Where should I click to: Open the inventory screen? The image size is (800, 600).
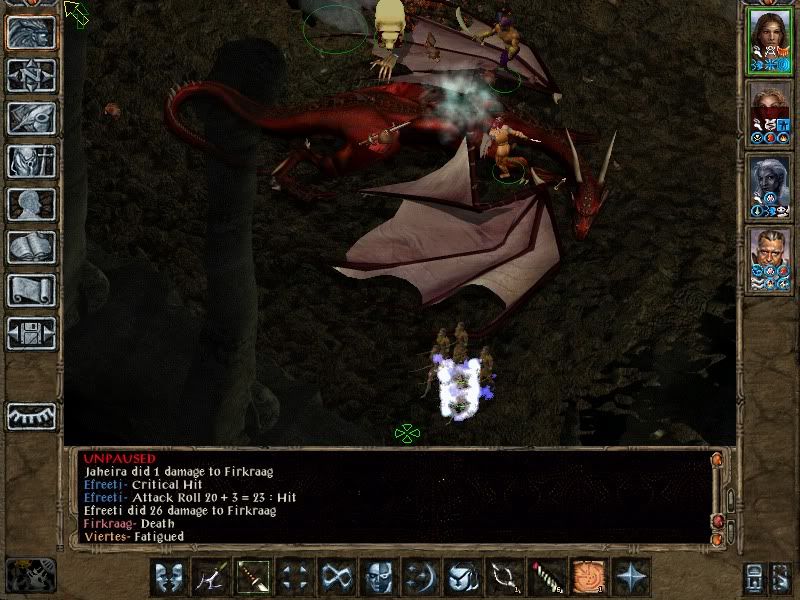32,161
